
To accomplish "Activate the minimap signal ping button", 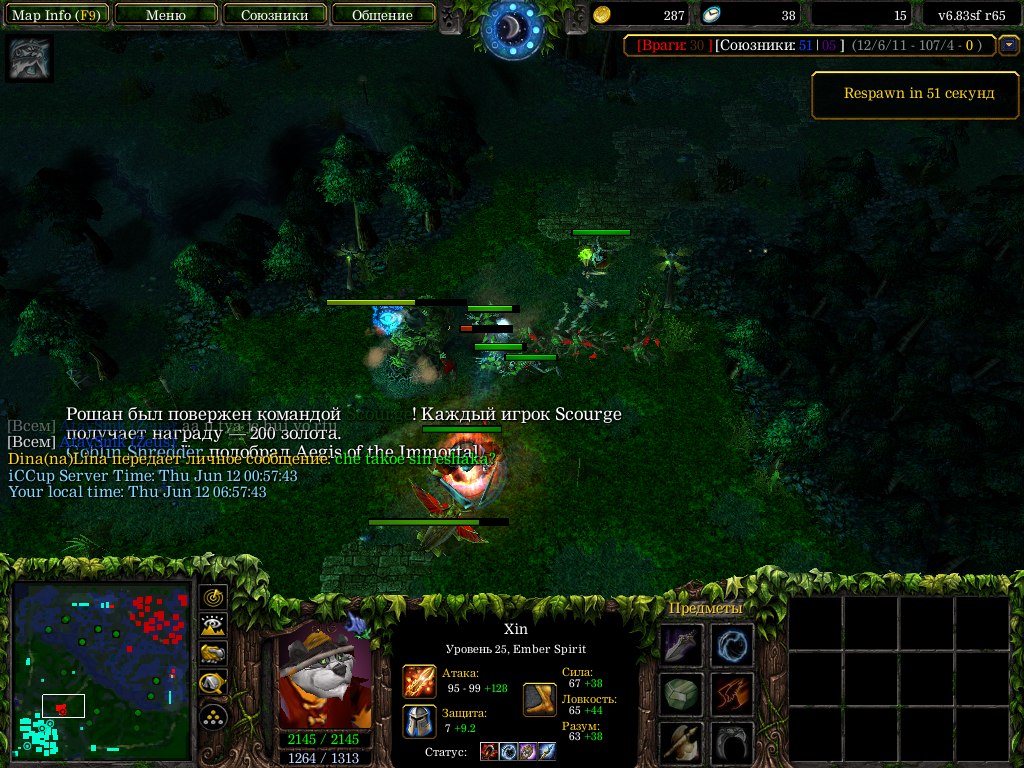I will [x=213, y=598].
